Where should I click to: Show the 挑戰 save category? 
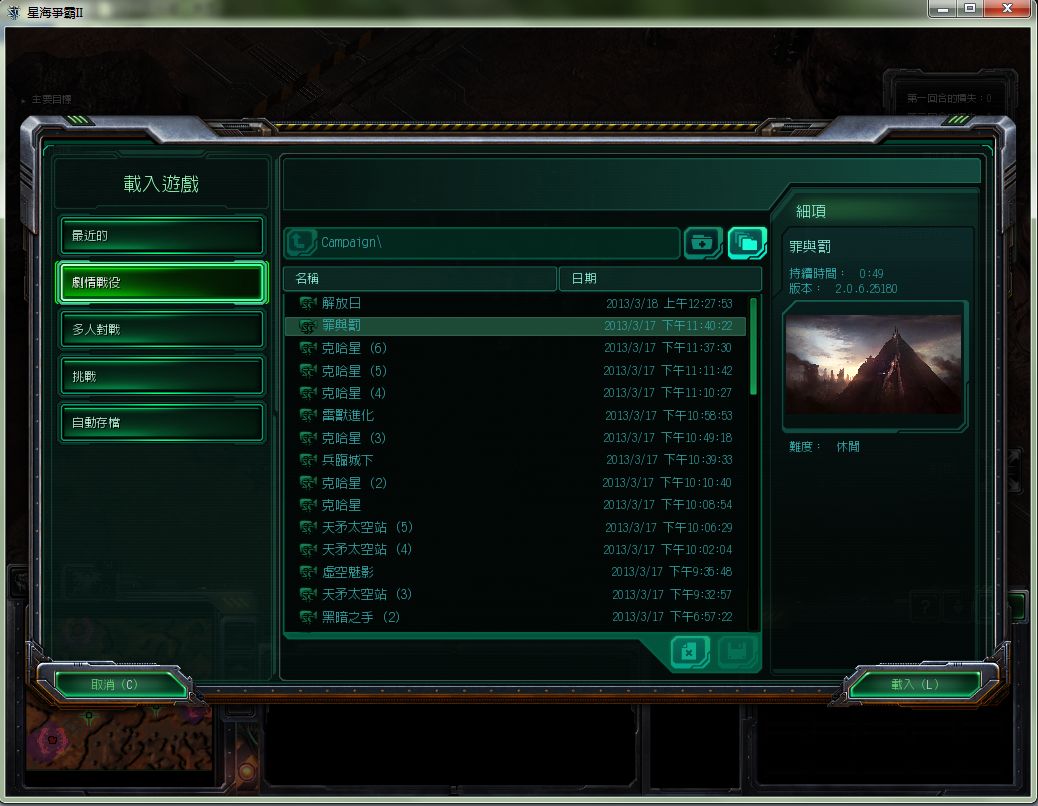[x=162, y=376]
